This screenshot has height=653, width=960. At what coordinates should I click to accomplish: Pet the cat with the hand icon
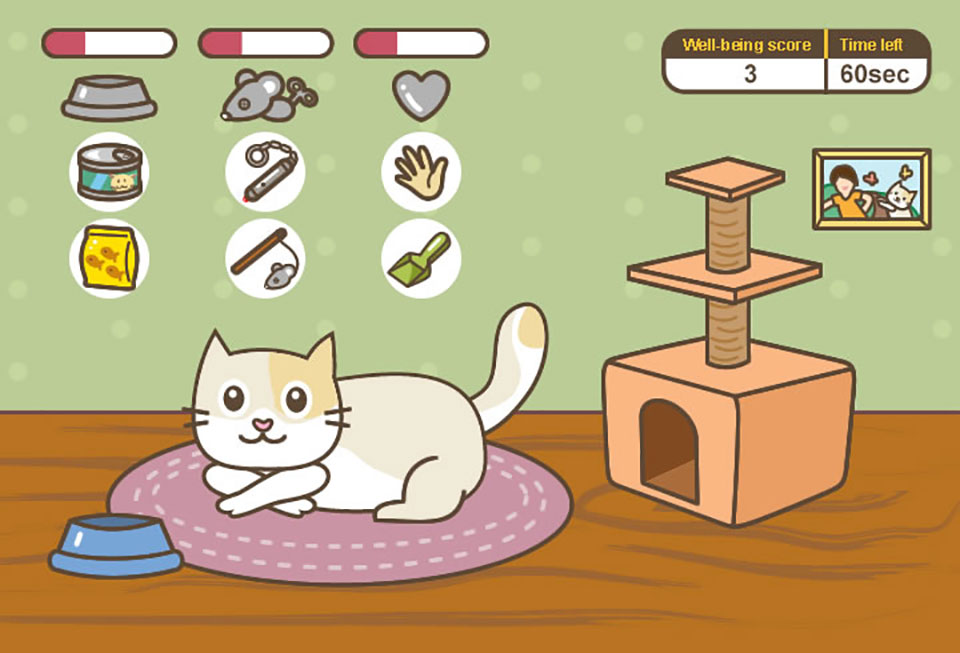point(421,171)
